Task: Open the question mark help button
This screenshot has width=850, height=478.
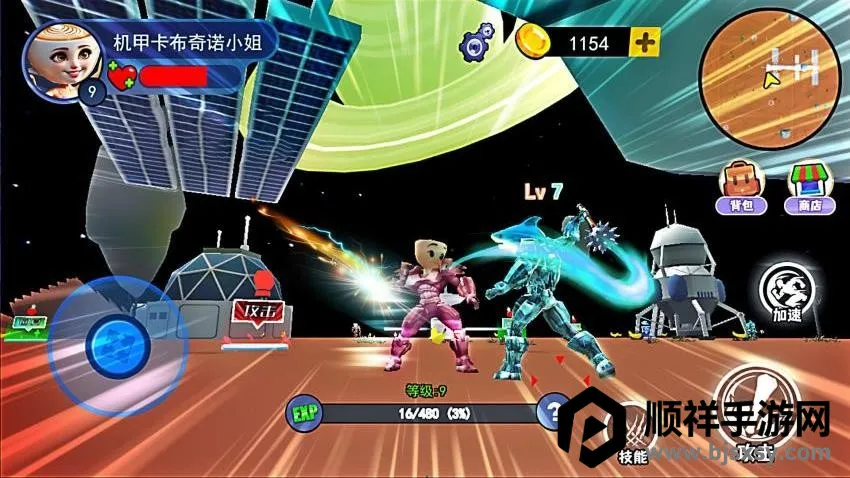Action: (x=553, y=411)
